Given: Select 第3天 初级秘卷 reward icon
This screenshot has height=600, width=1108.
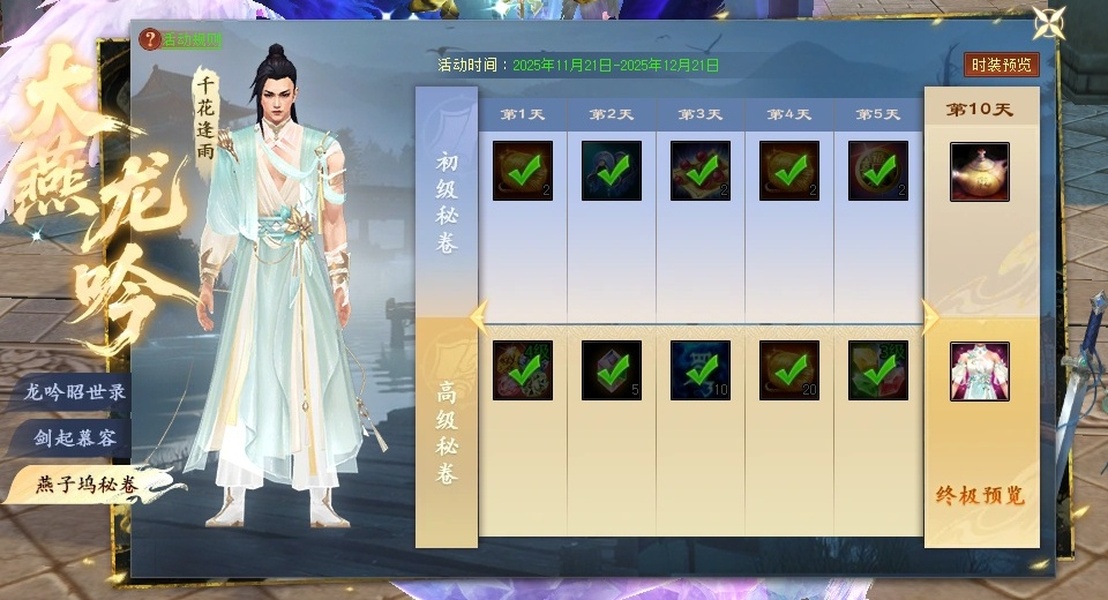Looking at the screenshot, I should [x=700, y=171].
